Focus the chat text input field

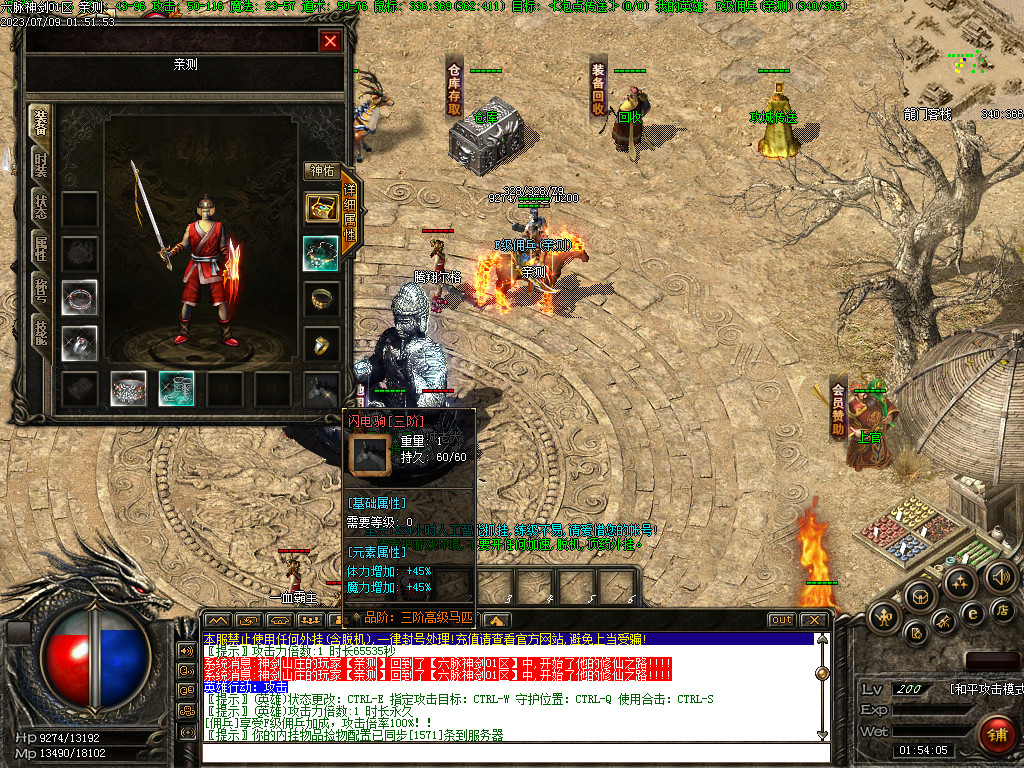click(x=510, y=754)
